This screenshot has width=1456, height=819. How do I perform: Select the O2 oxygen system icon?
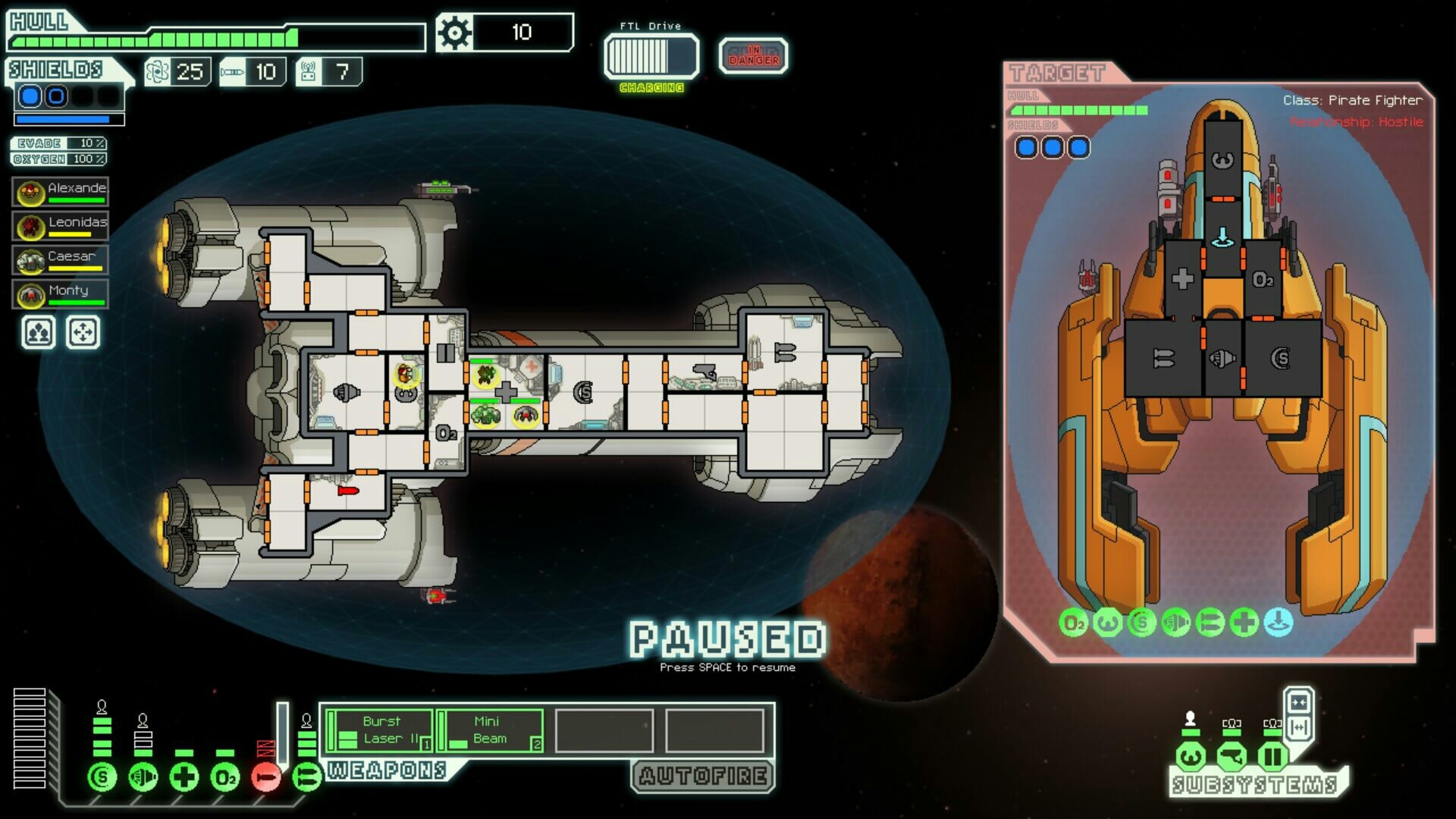pos(225,777)
